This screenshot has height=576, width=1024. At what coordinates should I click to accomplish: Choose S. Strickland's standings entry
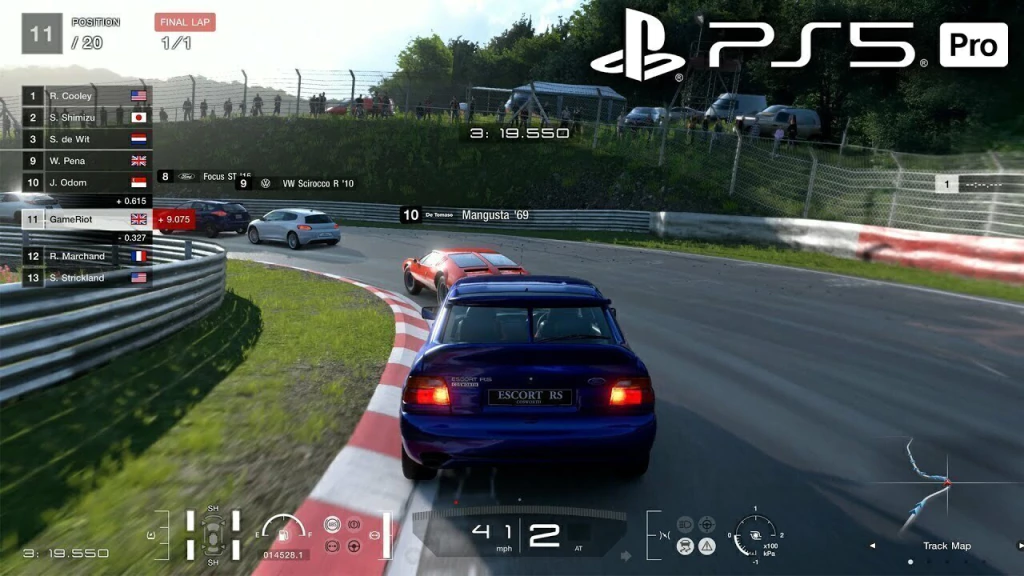[87, 277]
